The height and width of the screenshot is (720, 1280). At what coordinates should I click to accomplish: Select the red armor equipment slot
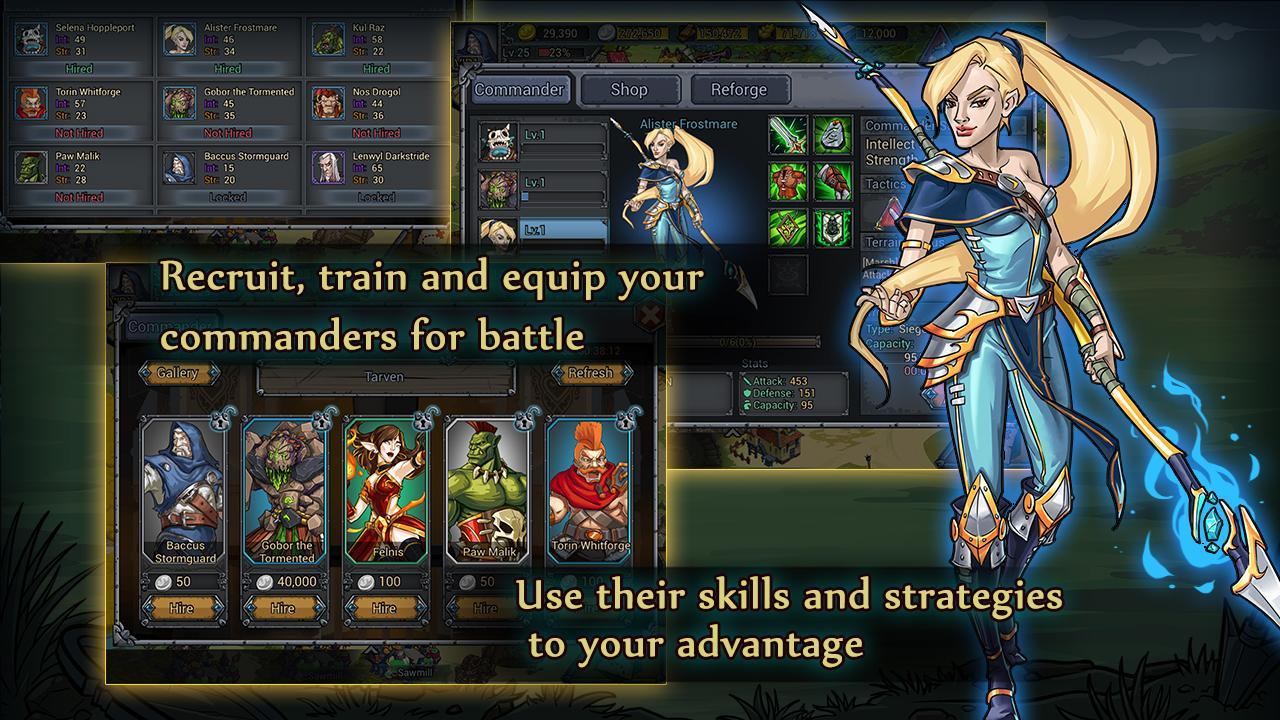tap(787, 181)
